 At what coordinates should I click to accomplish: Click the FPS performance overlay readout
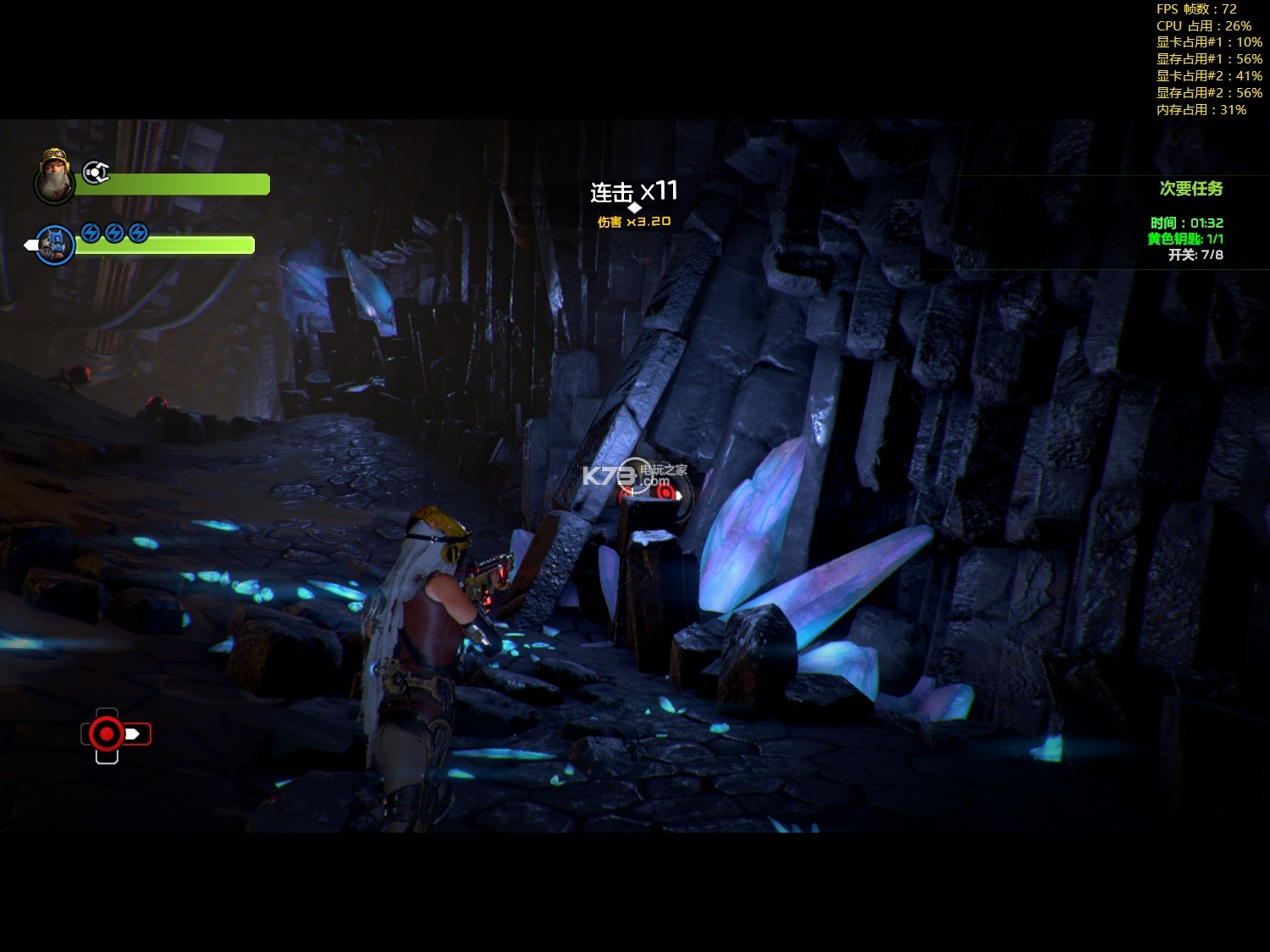pyautogui.click(x=1195, y=9)
